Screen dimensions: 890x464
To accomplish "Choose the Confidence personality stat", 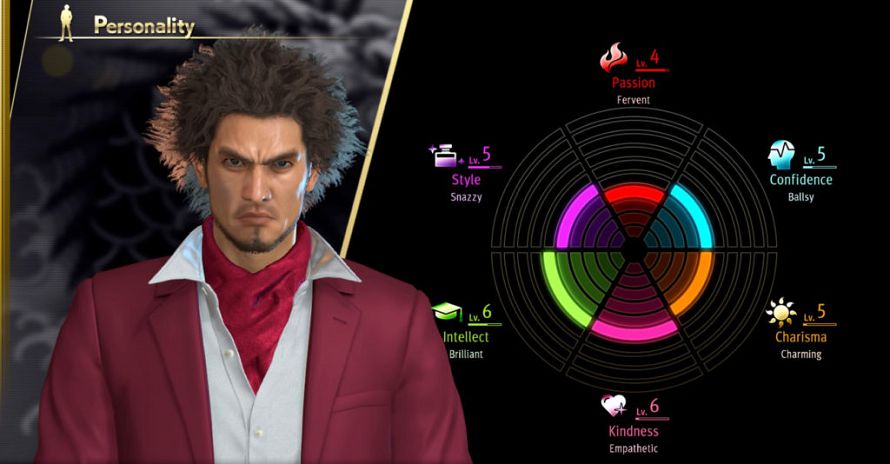I will point(800,180).
